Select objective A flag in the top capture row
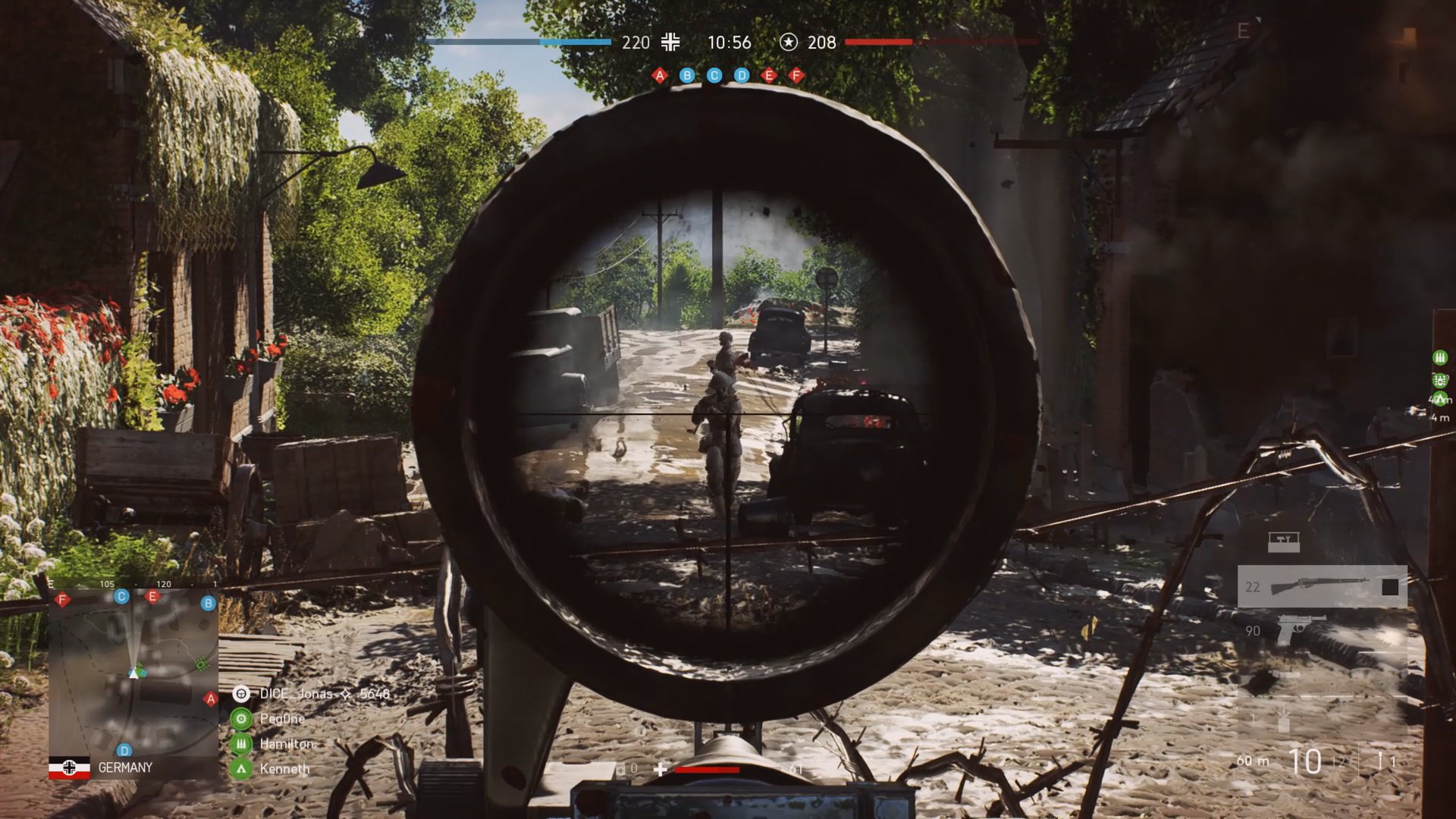 click(660, 75)
